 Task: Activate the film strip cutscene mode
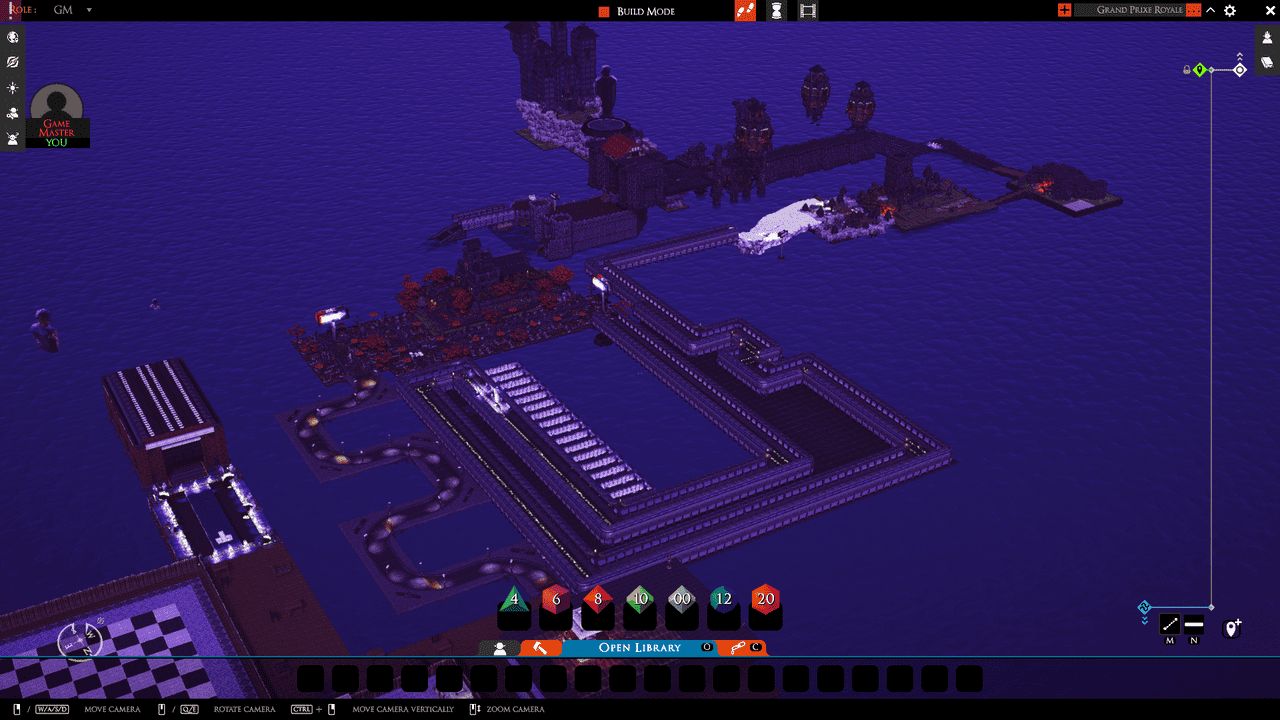coord(808,11)
